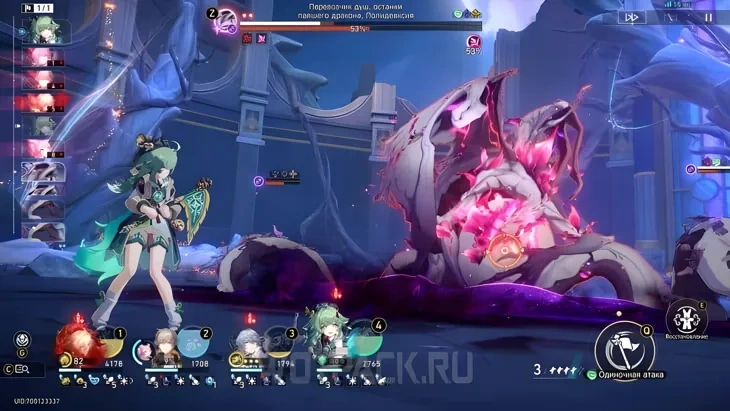Click the top portrait in the turn order
Viewport: 730px width, 411px height.
pos(43,31)
